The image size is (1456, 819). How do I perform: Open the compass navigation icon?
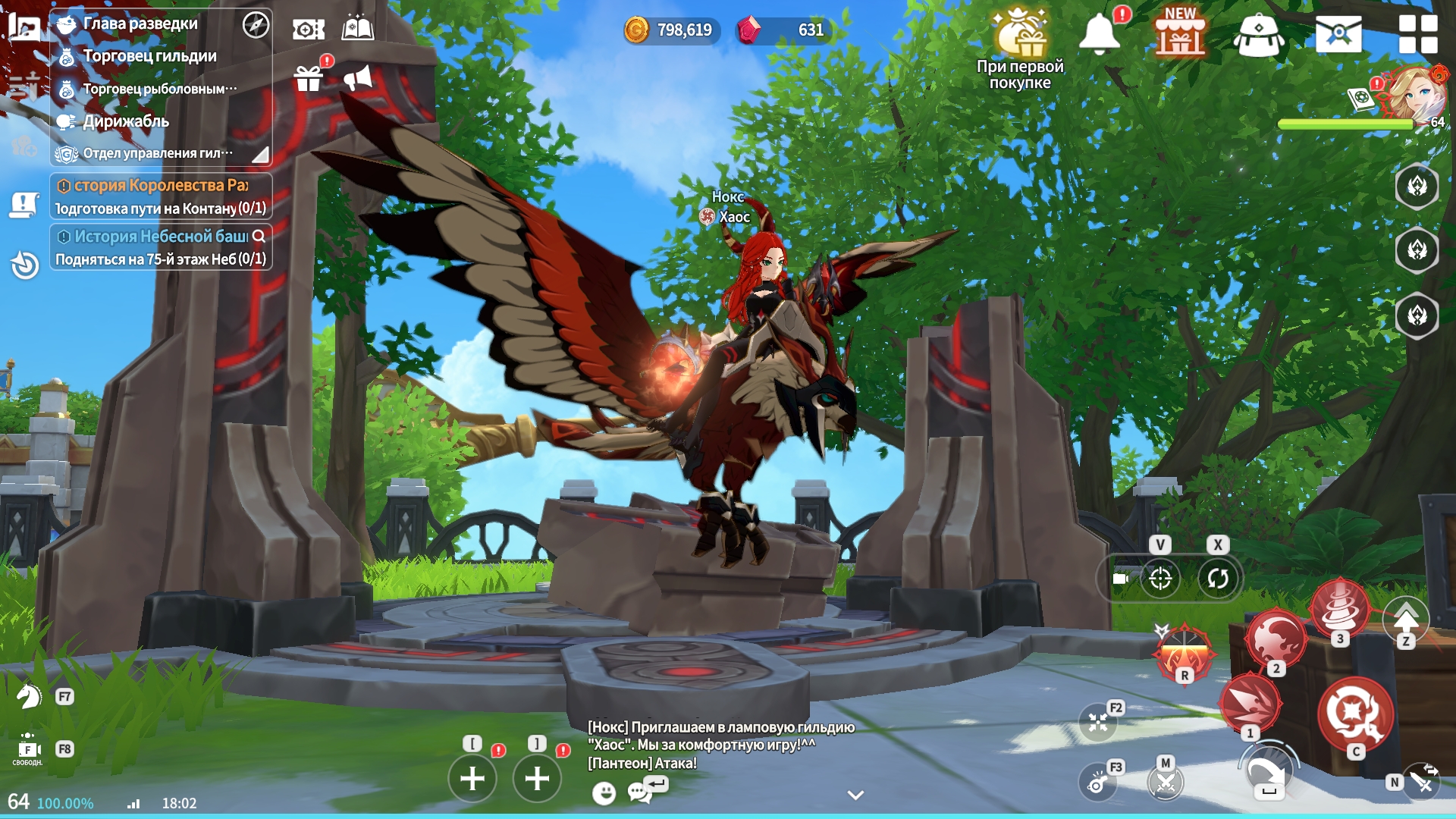[x=256, y=25]
